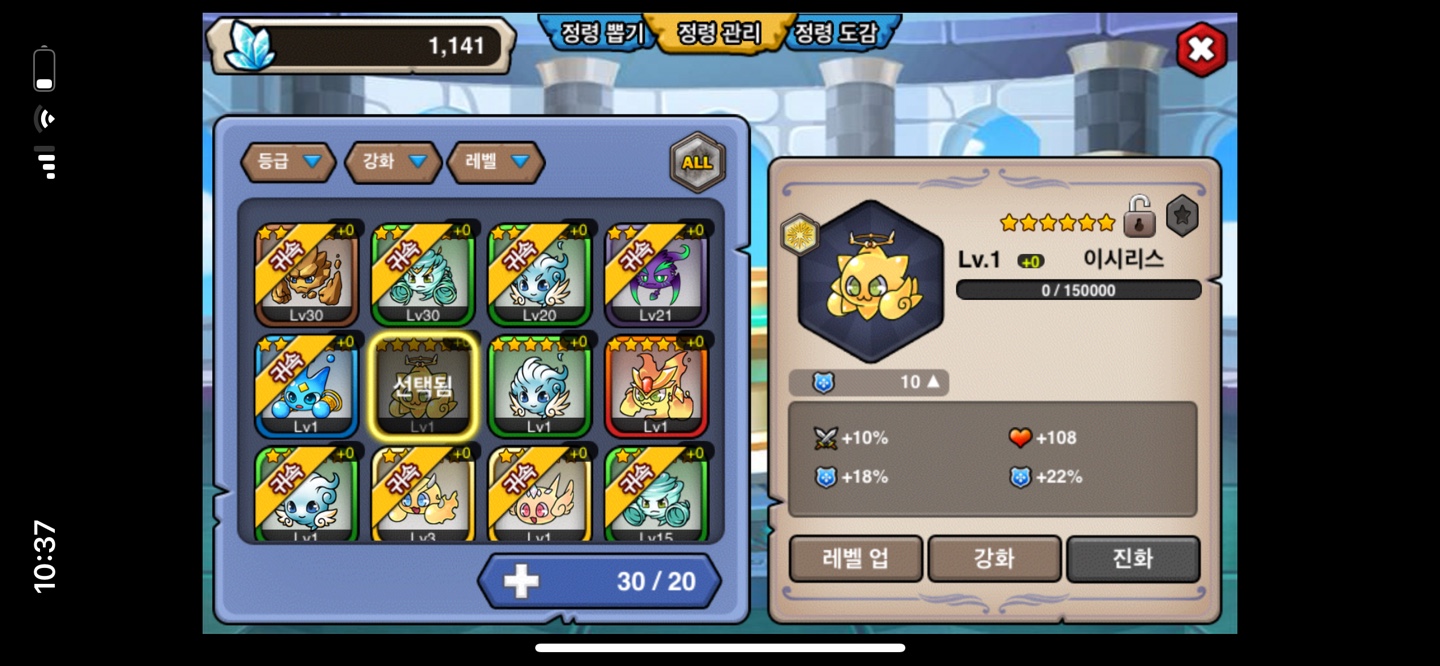This screenshot has width=1440, height=666.
Task: Toggle the ALL hexagon filter
Action: point(697,162)
